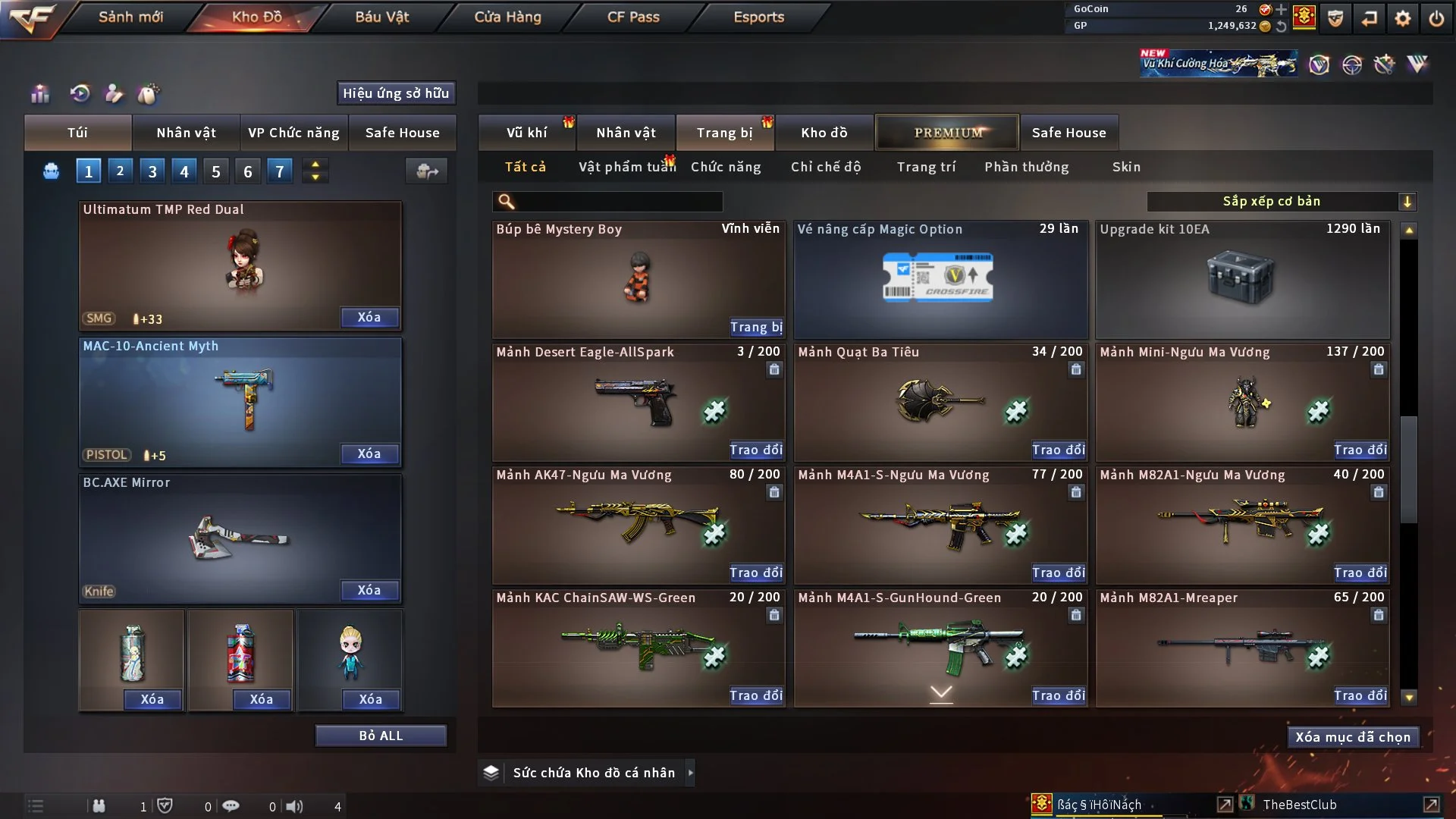The image size is (1456, 819).
Task: Toggle the speaker mute icon in bottom bar
Action: pos(294,806)
